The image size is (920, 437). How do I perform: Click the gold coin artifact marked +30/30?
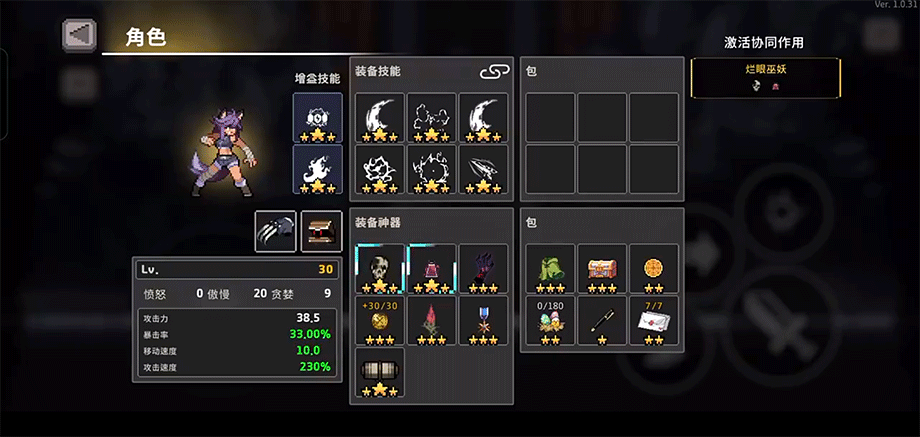[380, 319]
